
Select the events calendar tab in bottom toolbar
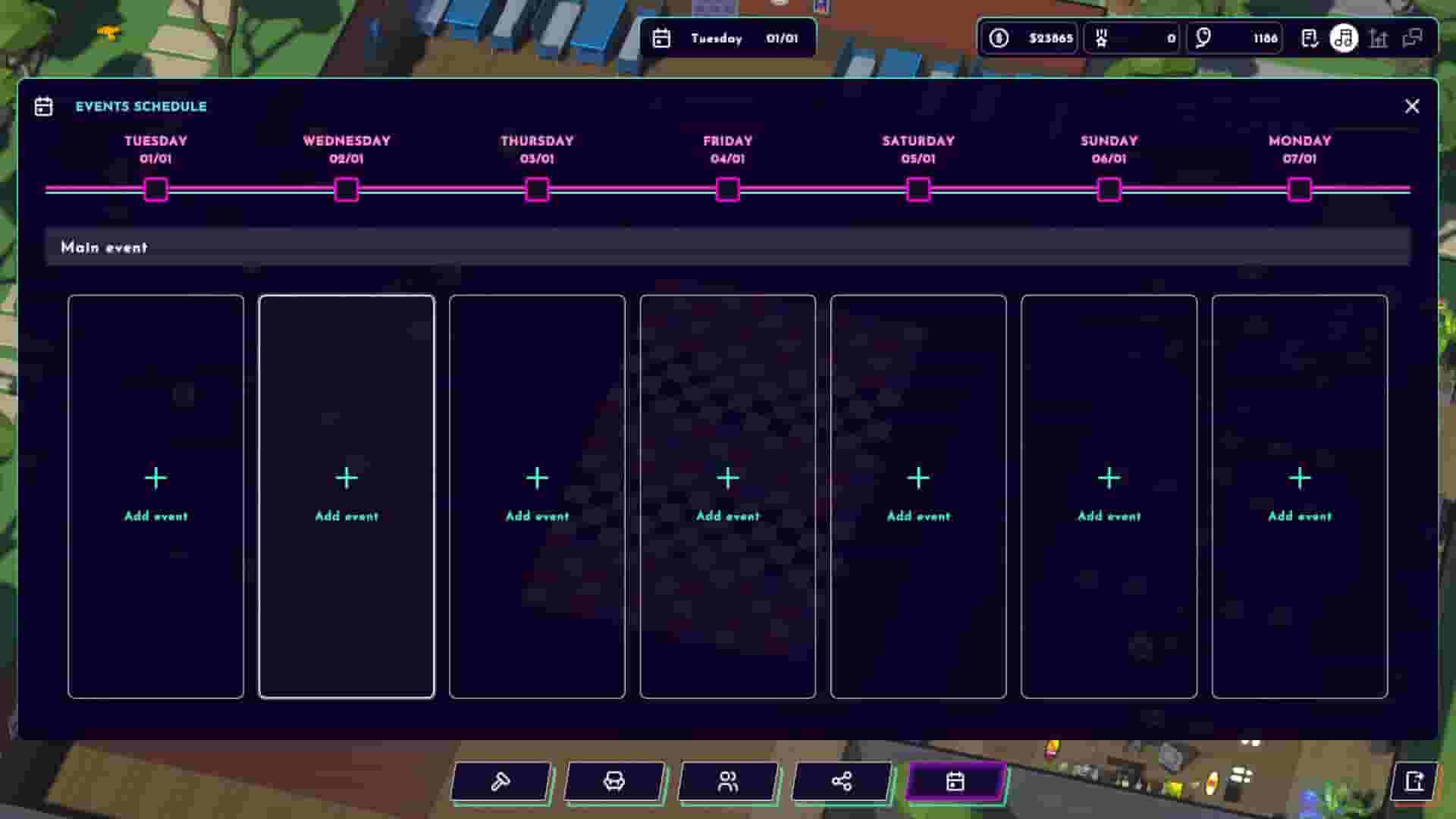point(956,781)
